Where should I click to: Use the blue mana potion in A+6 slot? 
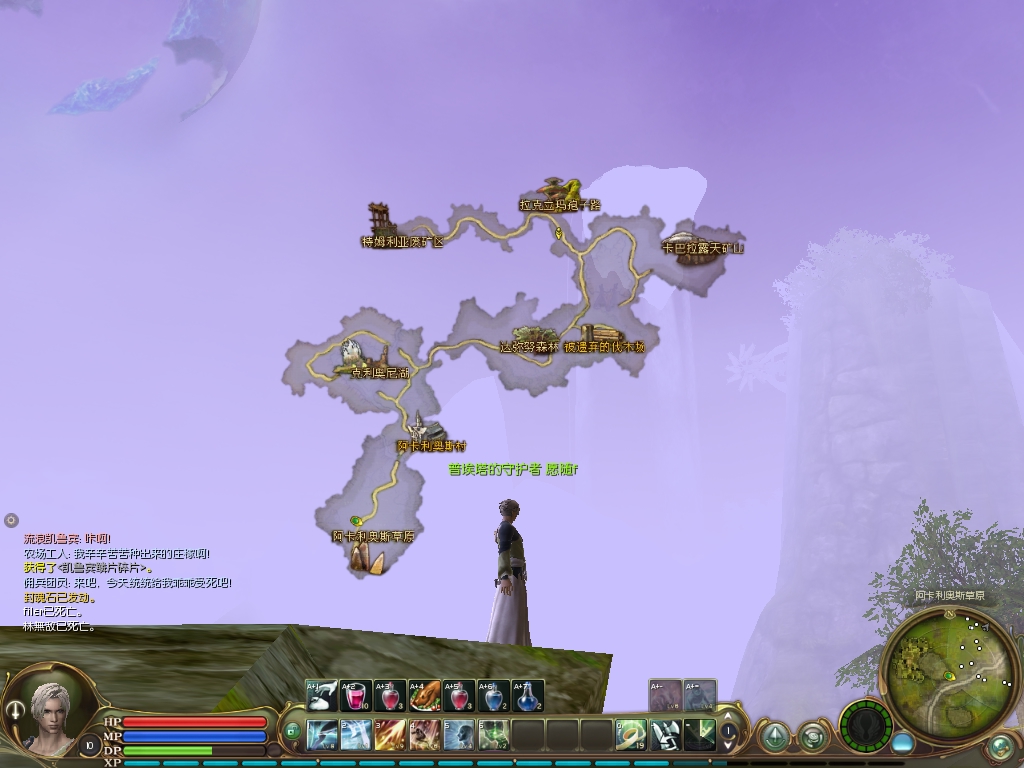(494, 696)
